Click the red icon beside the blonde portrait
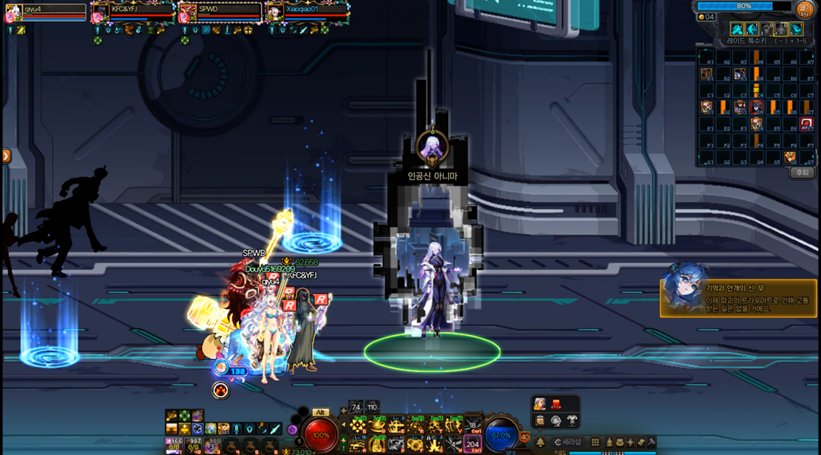Screen dimensions: 821x455 [x=556, y=404]
